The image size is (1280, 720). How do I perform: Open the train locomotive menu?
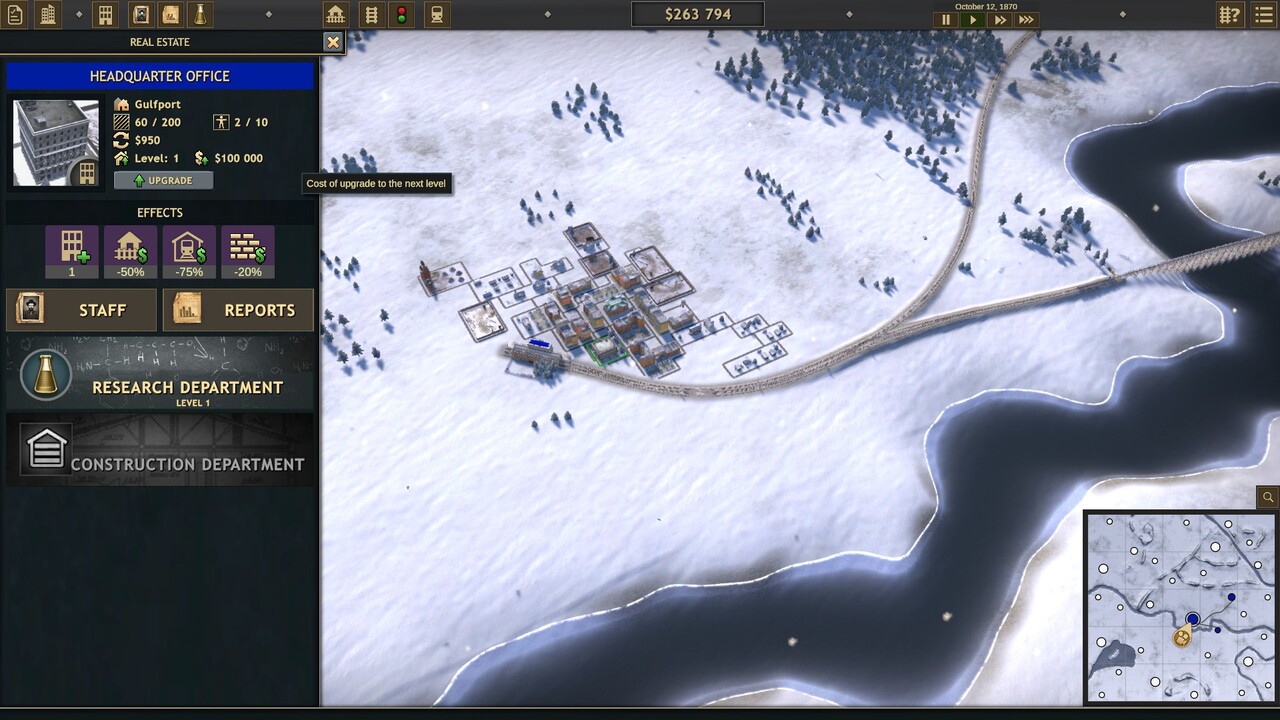coord(436,15)
